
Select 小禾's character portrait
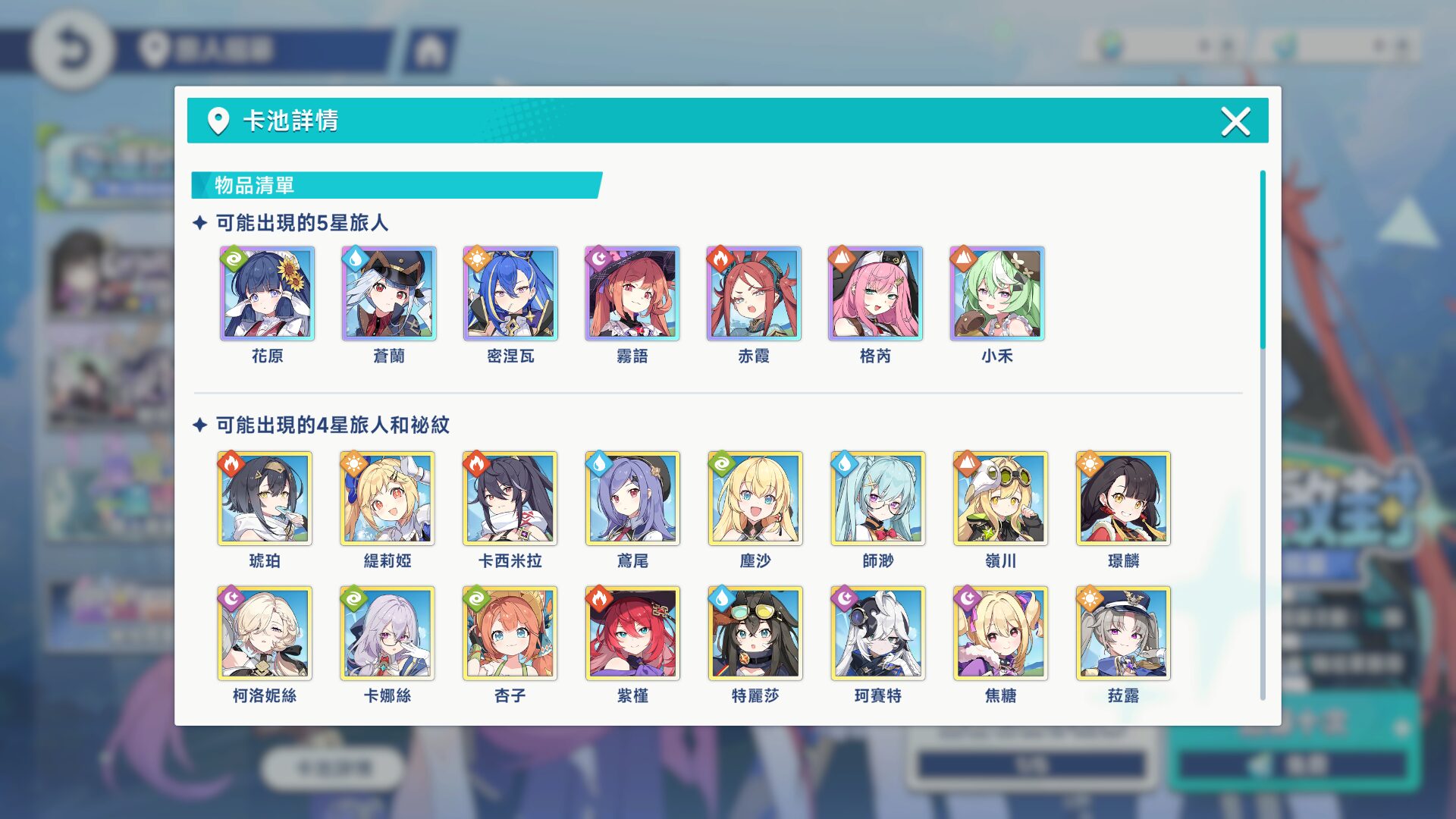tap(997, 294)
